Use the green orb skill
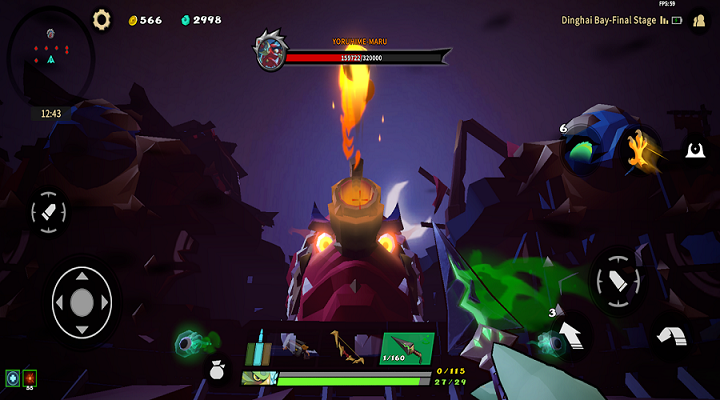720x400 pixels. tap(189, 343)
